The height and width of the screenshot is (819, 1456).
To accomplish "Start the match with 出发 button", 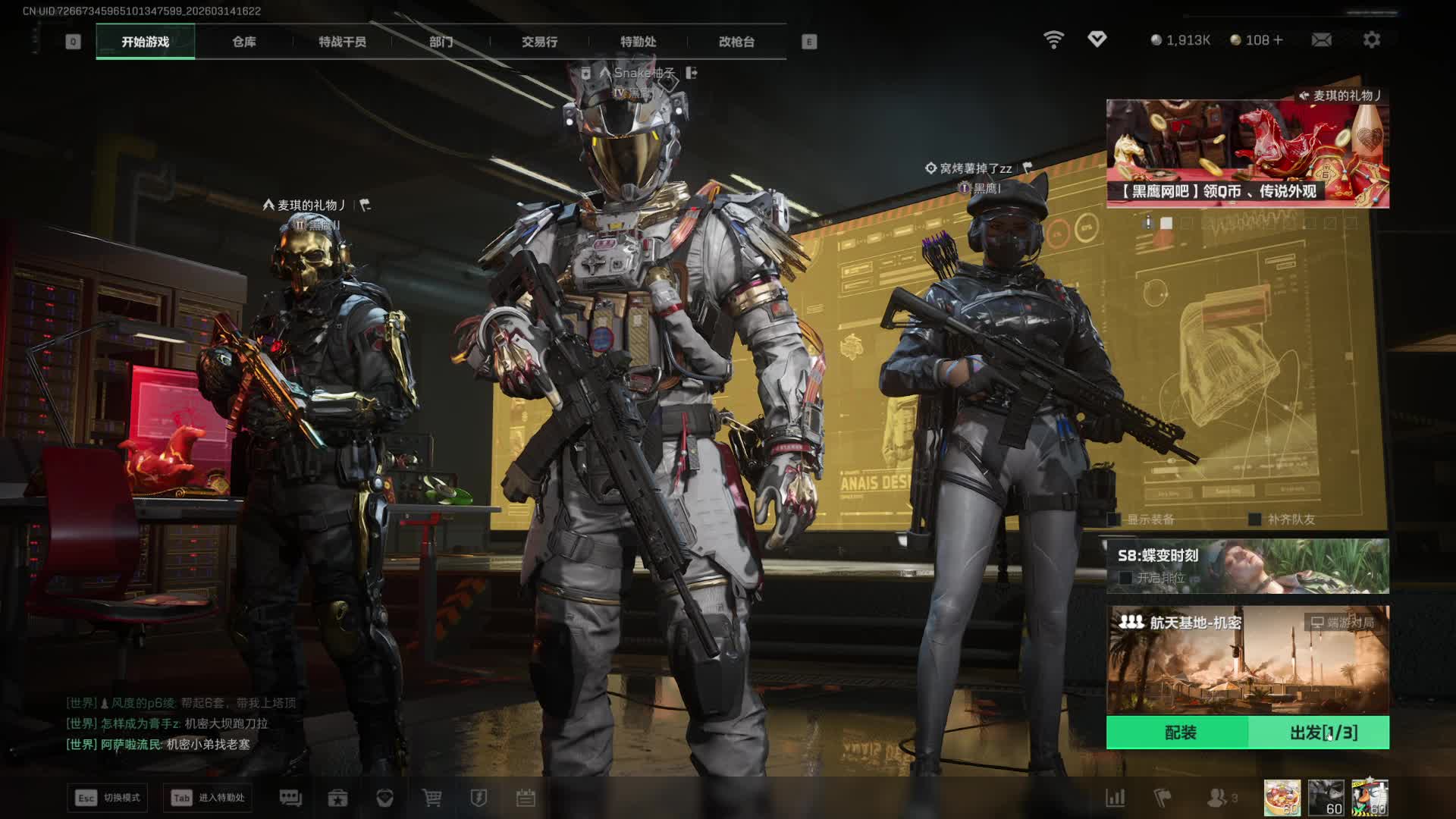I will point(1322,733).
